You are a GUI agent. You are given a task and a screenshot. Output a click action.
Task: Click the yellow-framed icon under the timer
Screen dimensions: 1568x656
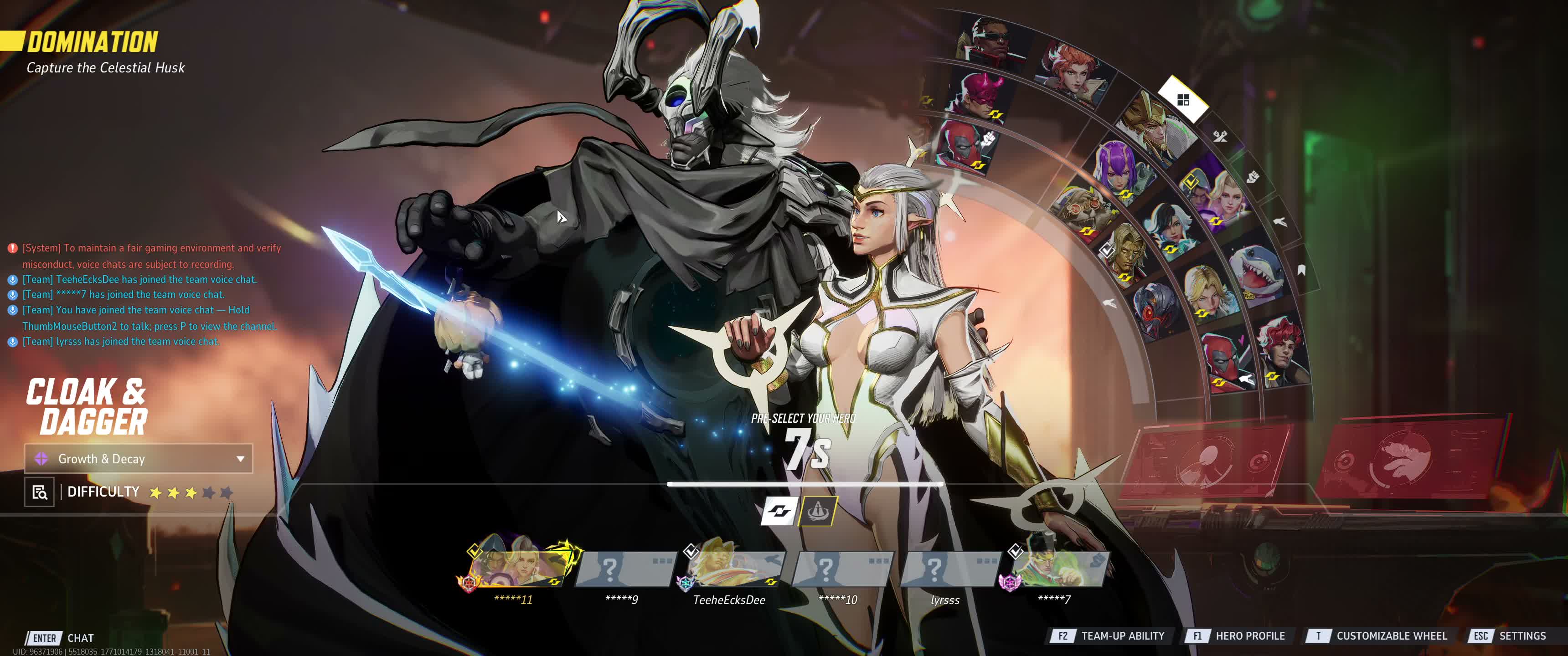coord(818,511)
